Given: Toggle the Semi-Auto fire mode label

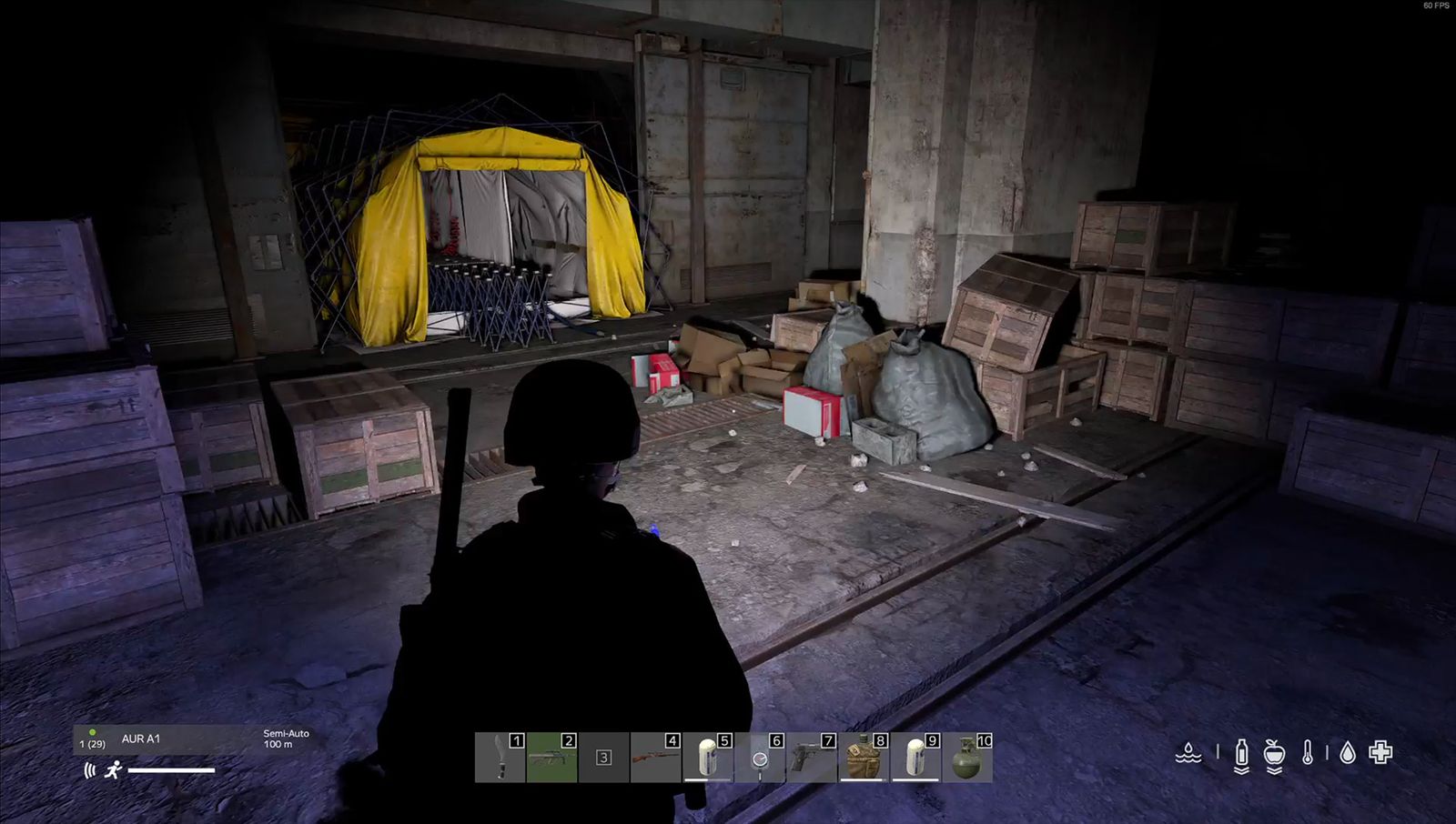Looking at the screenshot, I should coord(285,731).
